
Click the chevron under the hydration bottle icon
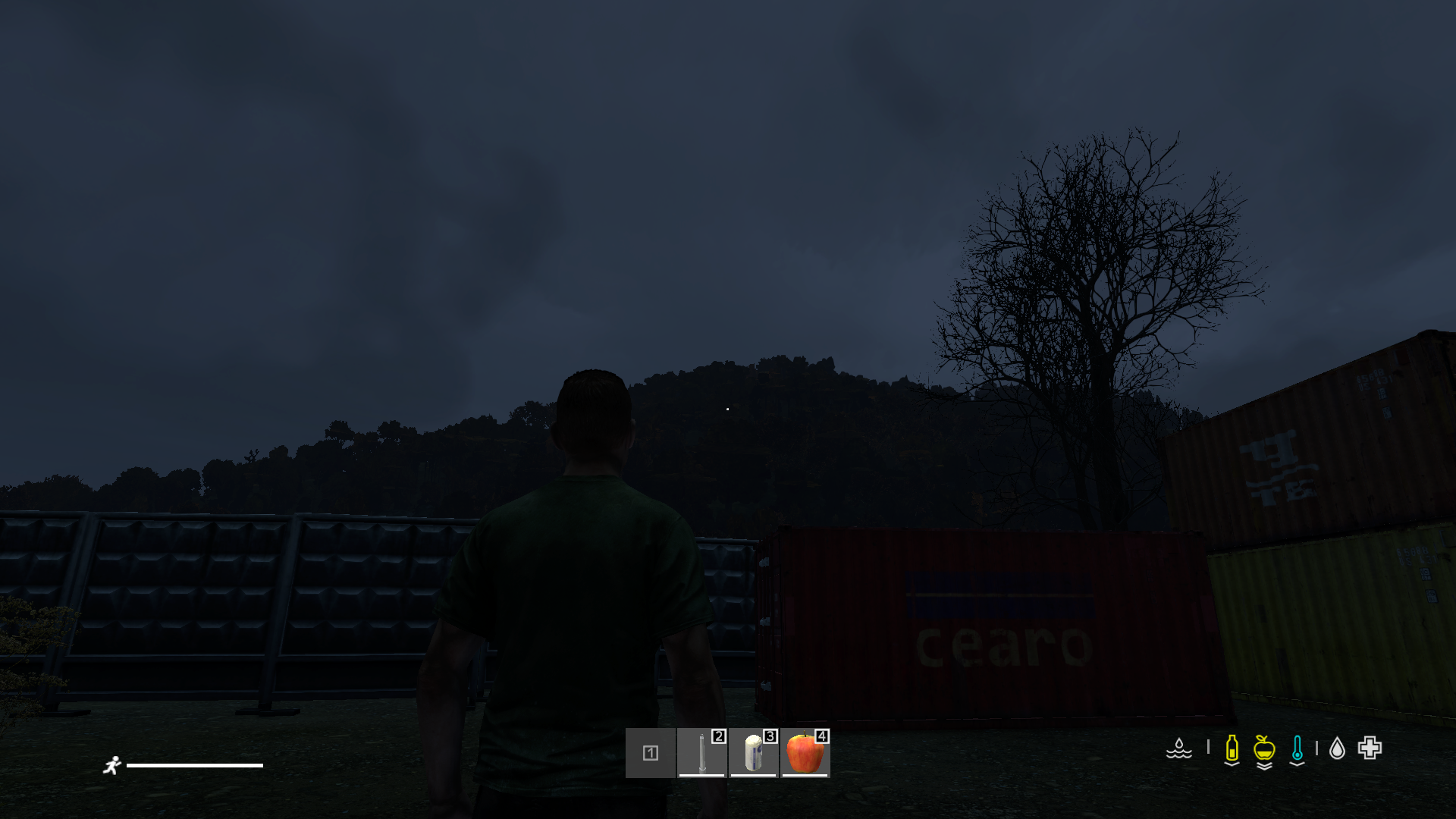pyautogui.click(x=1232, y=764)
